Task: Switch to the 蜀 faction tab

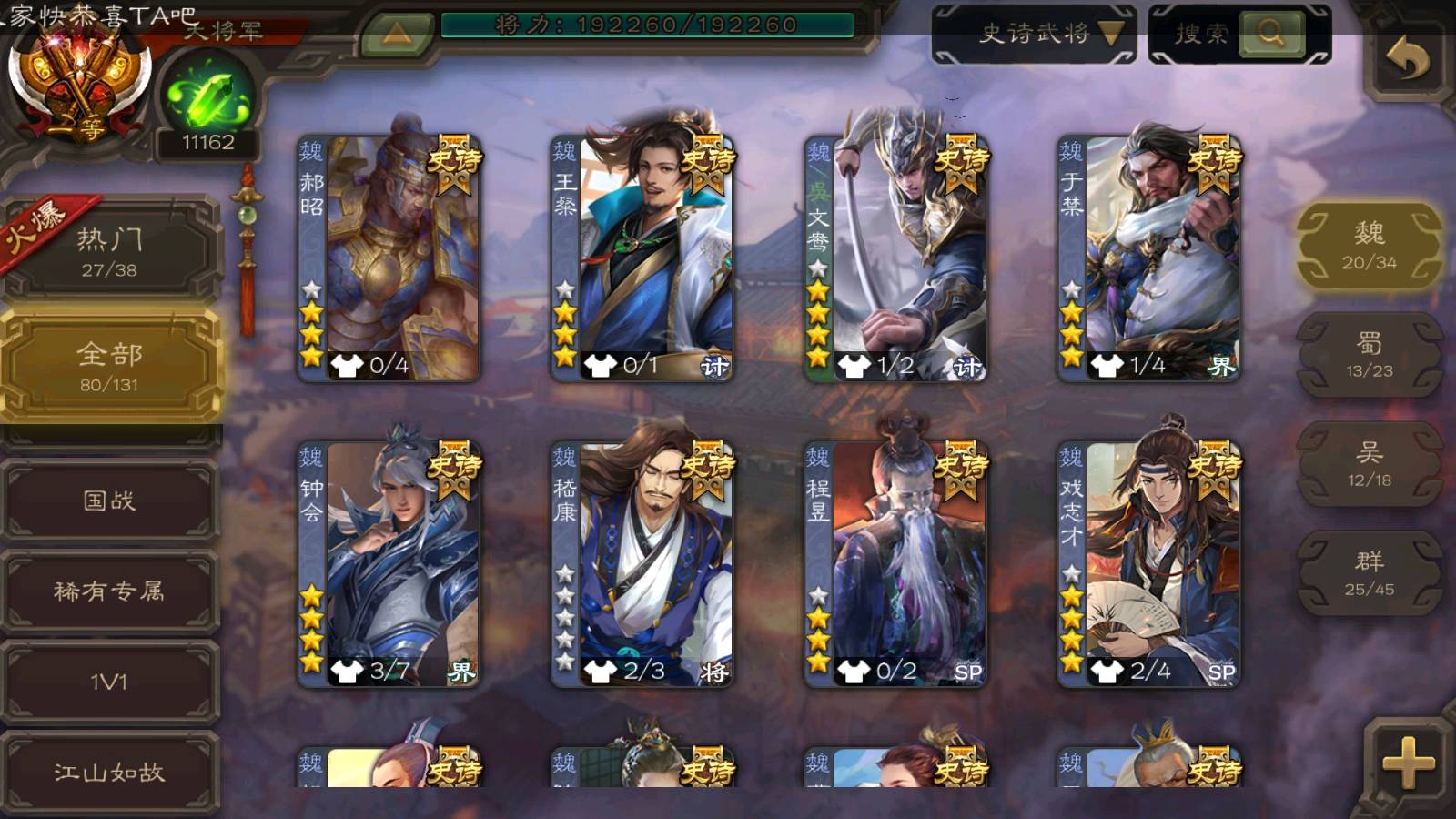Action: point(1369,355)
